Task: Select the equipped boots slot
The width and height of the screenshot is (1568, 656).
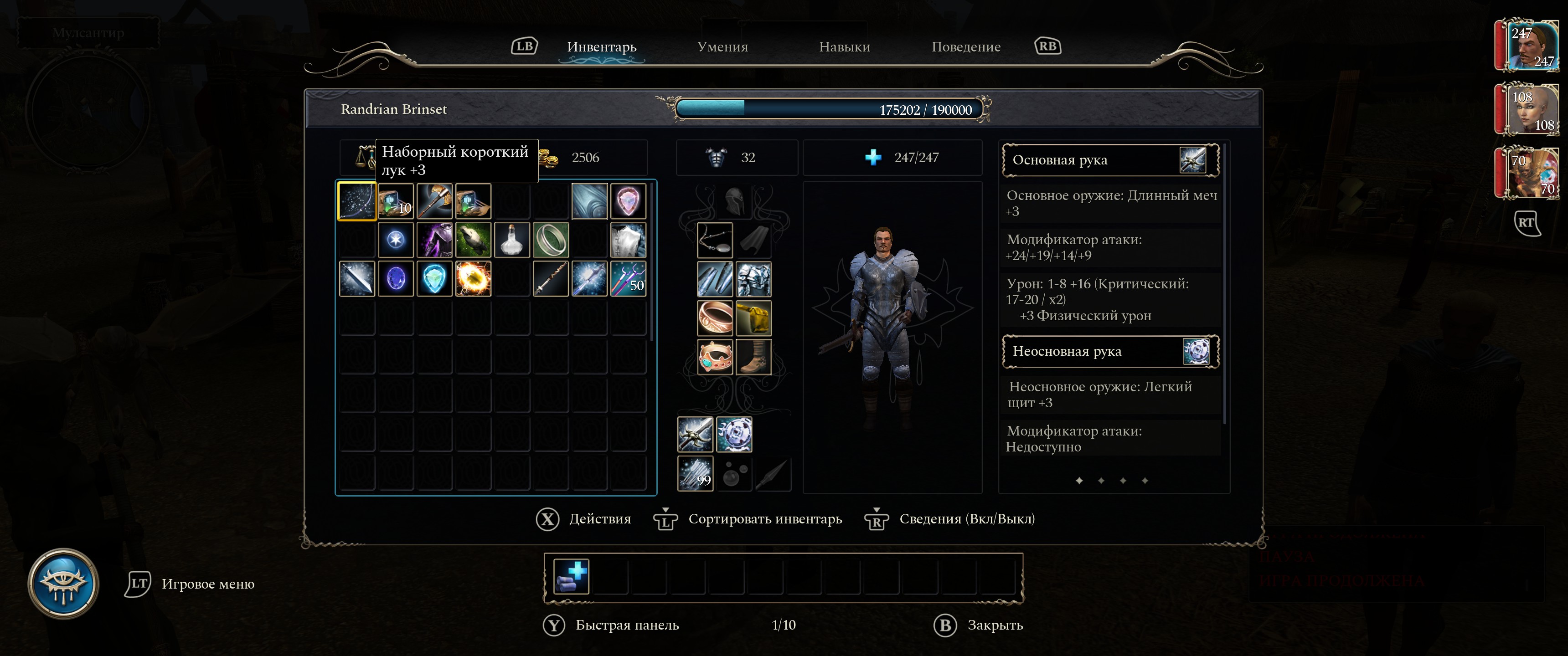Action: tap(753, 357)
